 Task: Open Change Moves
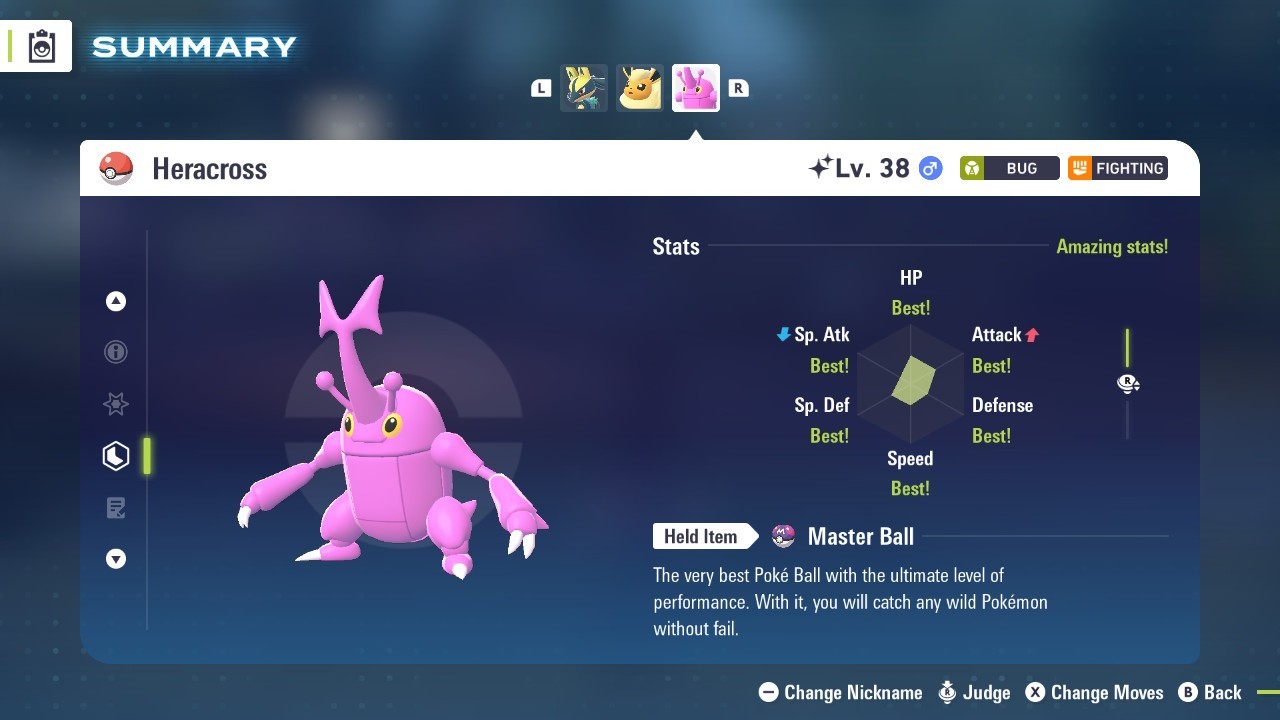point(1094,692)
